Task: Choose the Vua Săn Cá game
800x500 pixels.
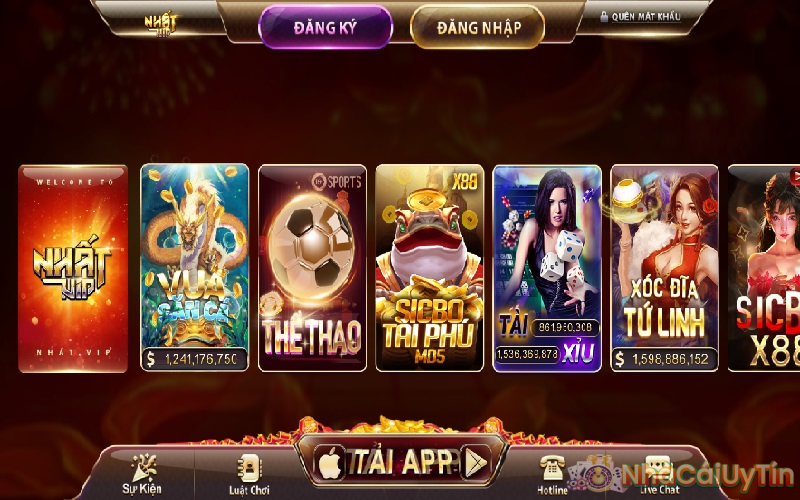Action: click(195, 268)
